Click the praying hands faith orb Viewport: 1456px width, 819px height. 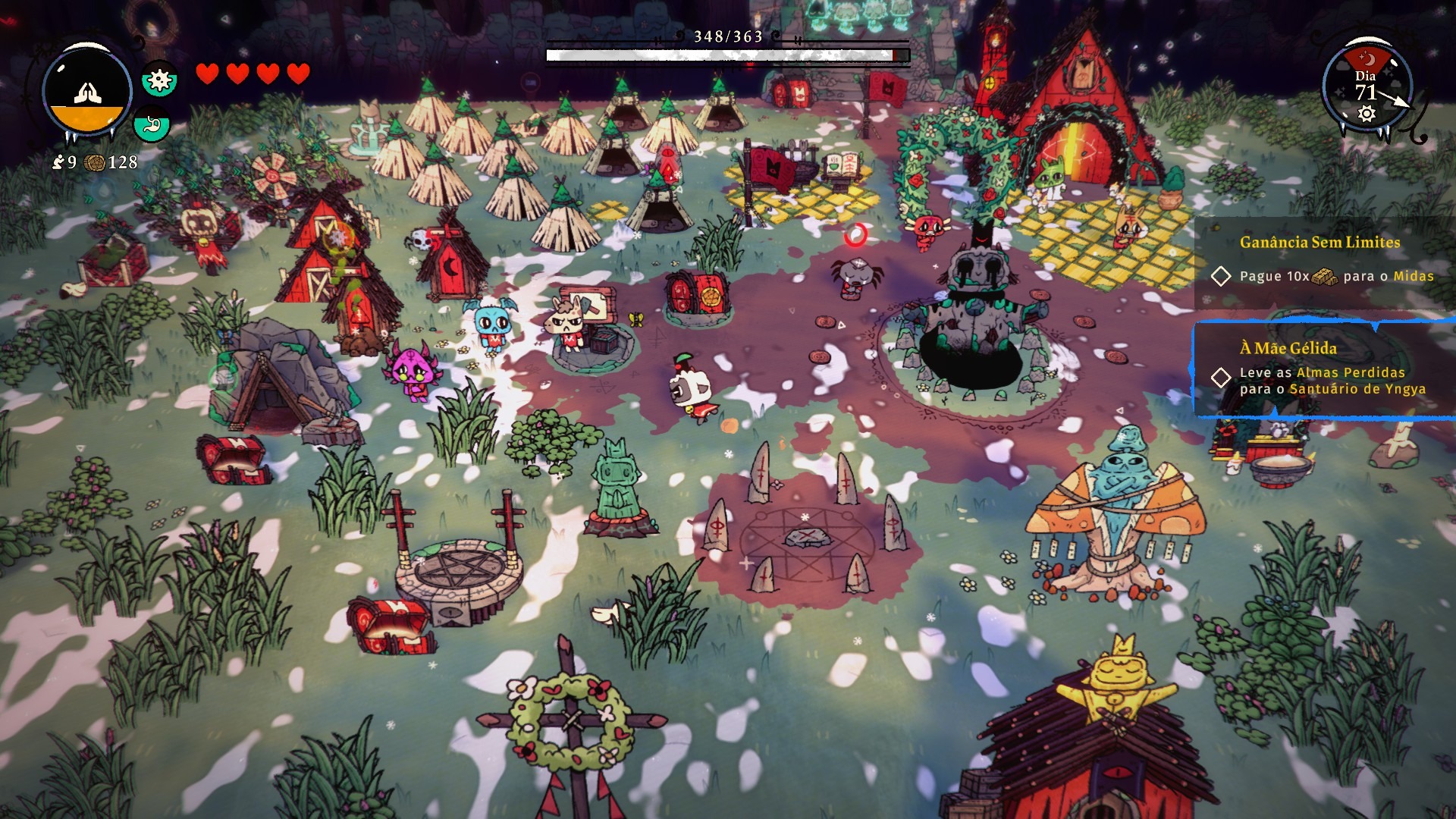[x=86, y=91]
